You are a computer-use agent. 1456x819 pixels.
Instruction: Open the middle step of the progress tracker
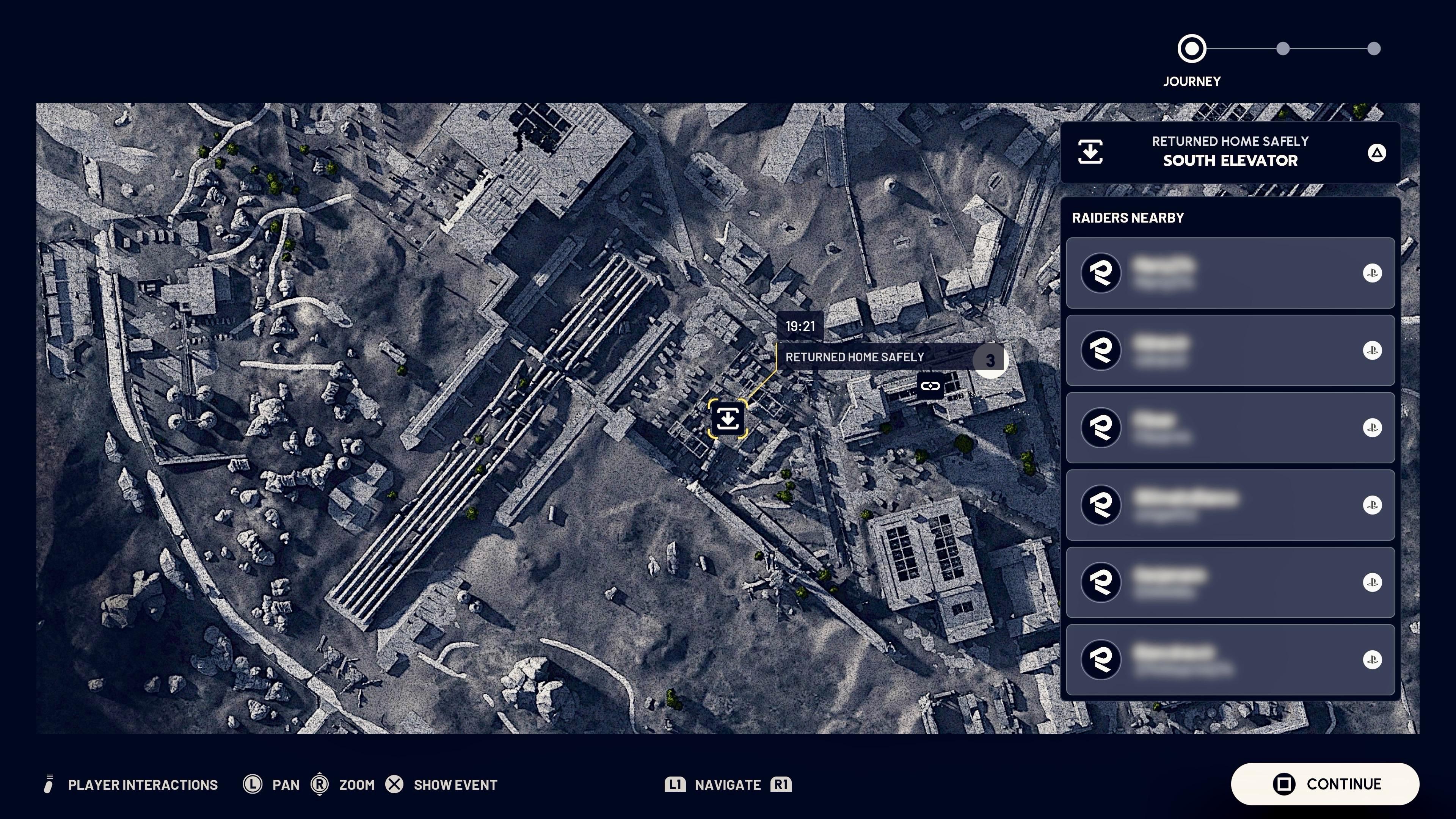coord(1282,49)
